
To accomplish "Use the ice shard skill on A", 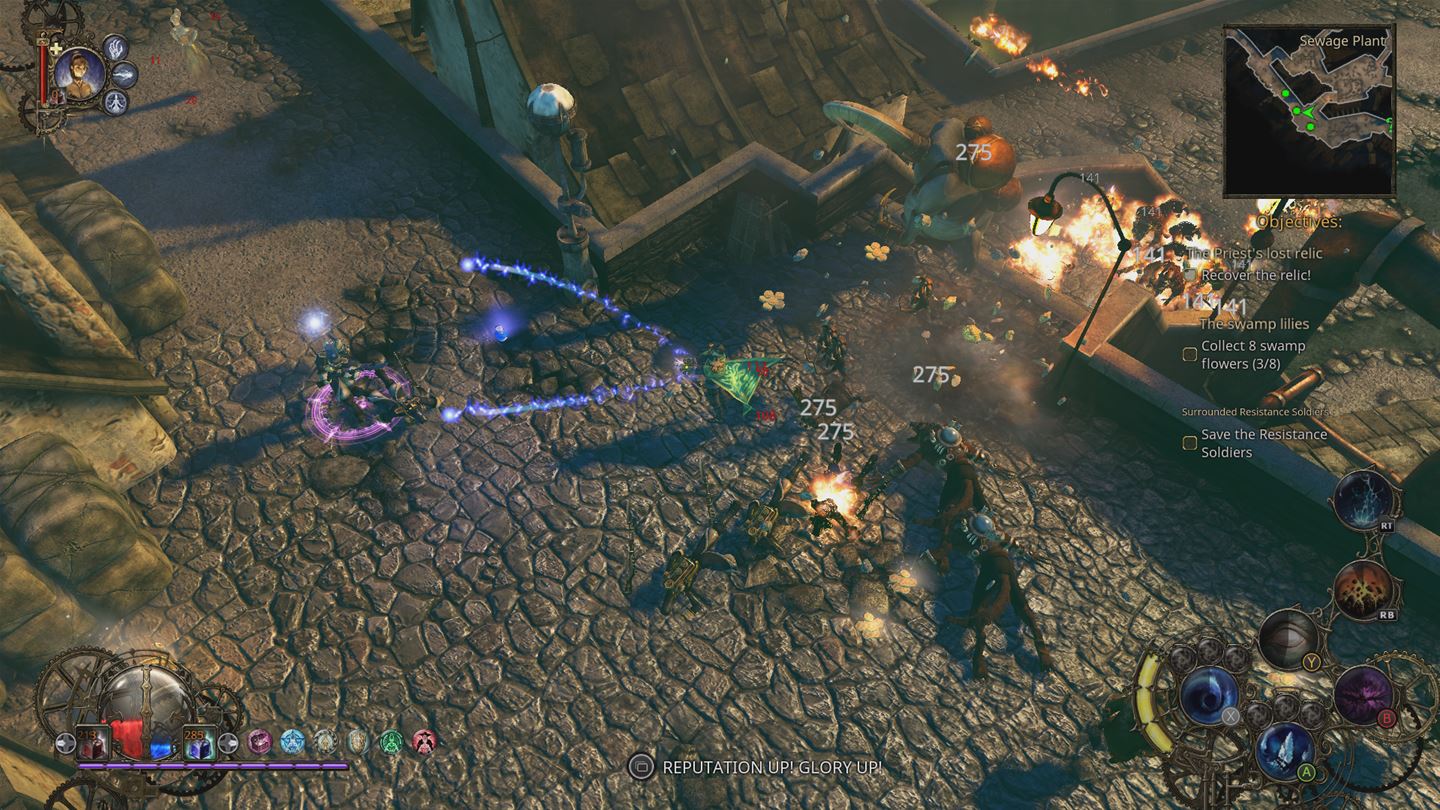I will click(1282, 753).
